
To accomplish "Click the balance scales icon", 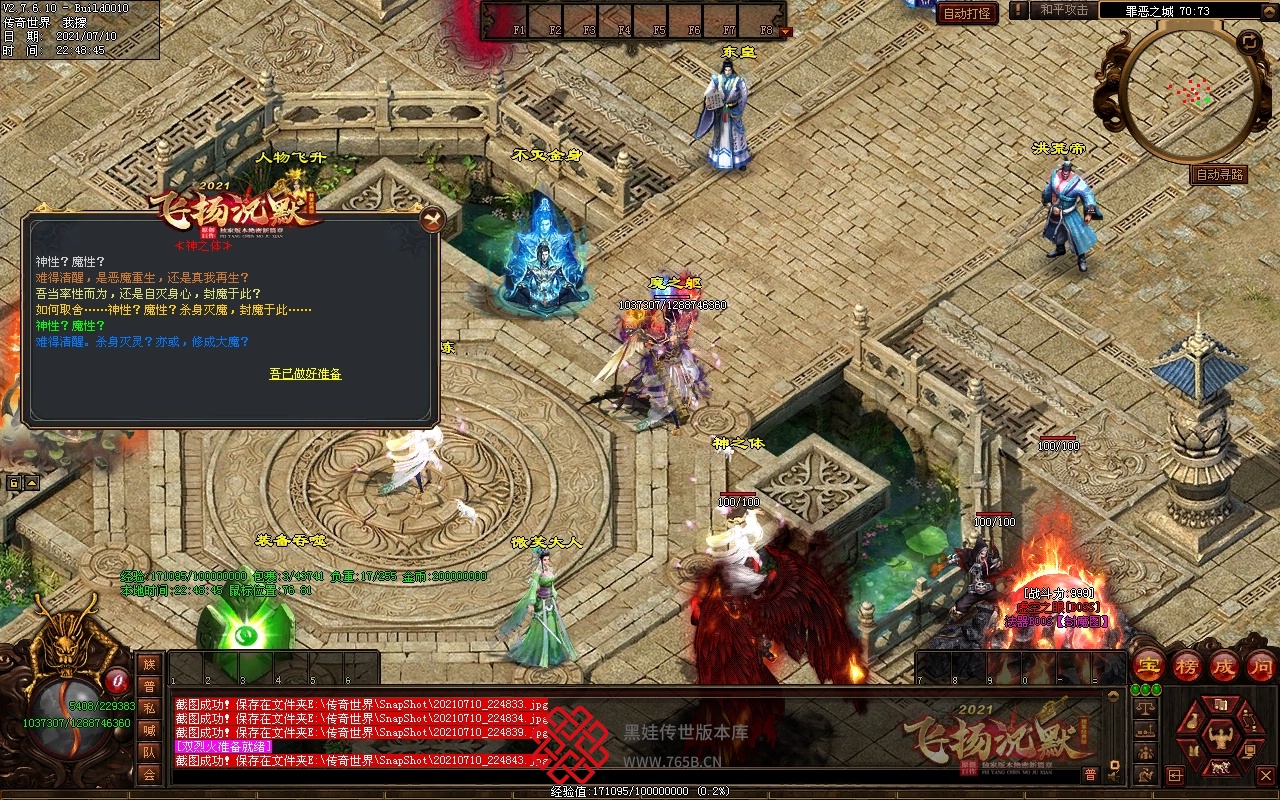I will pos(1146,707).
